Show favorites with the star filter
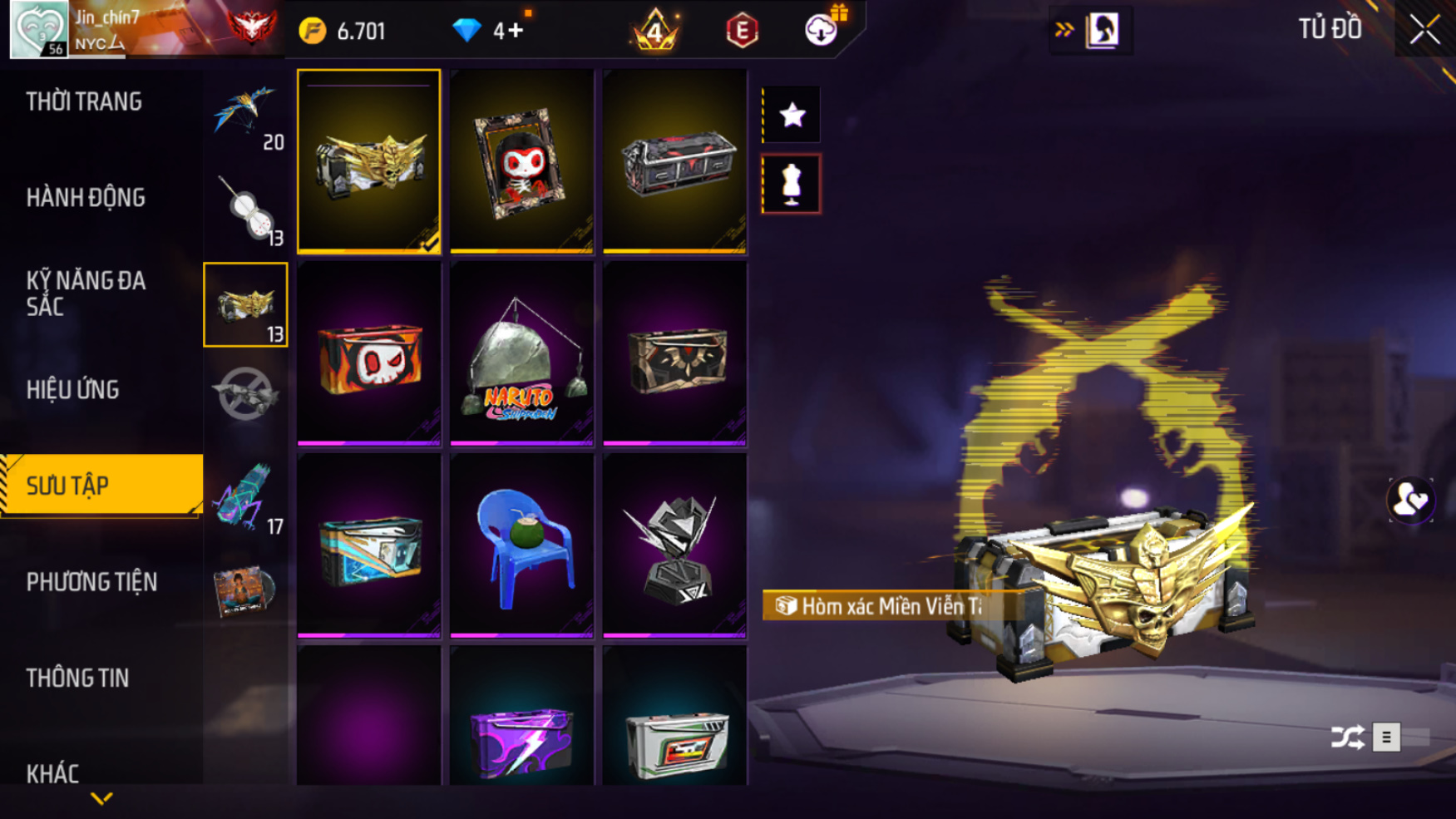This screenshot has height=819, width=1456. (792, 115)
